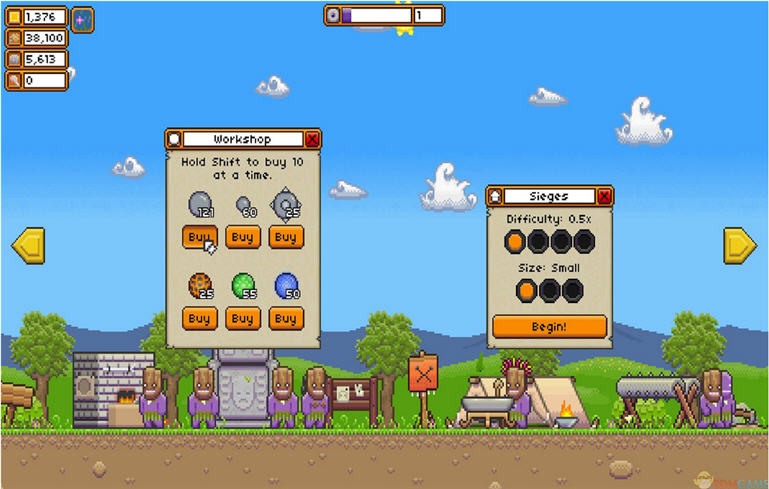Buy the large gray boulder ammo
Viewport: 769px width, 489px height.
pos(199,237)
